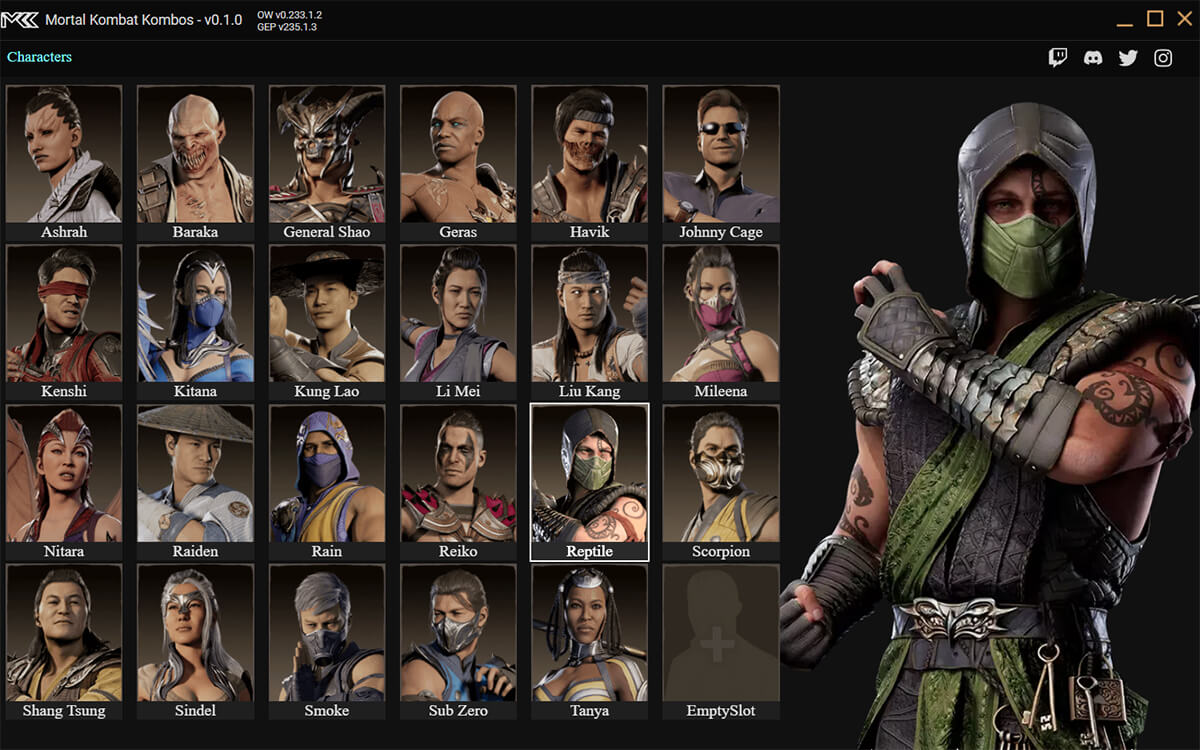This screenshot has height=750, width=1200.
Task: Select the Ashrah character tile
Action: (64, 162)
